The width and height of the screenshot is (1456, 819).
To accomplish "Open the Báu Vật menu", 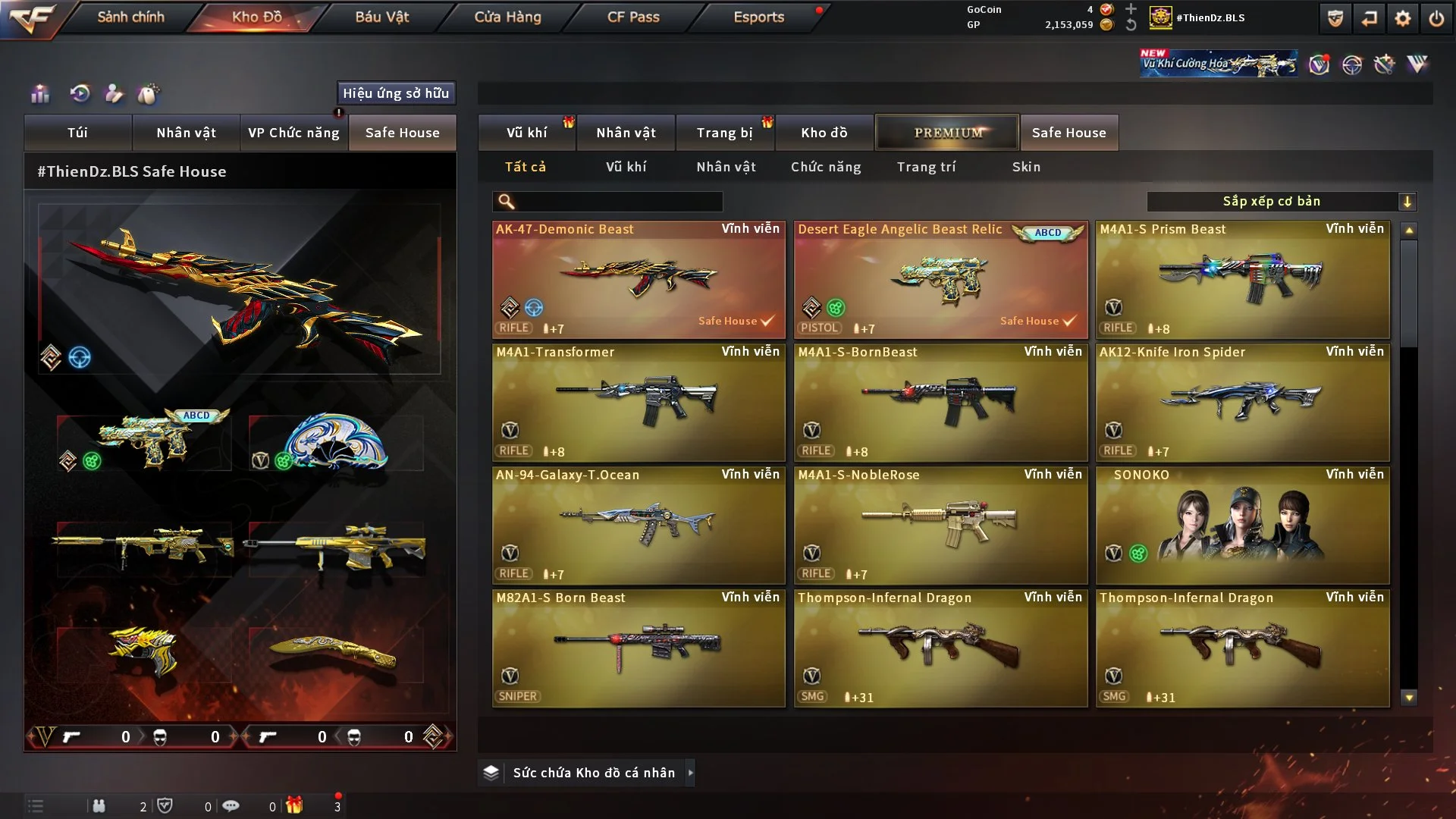I will (381, 17).
